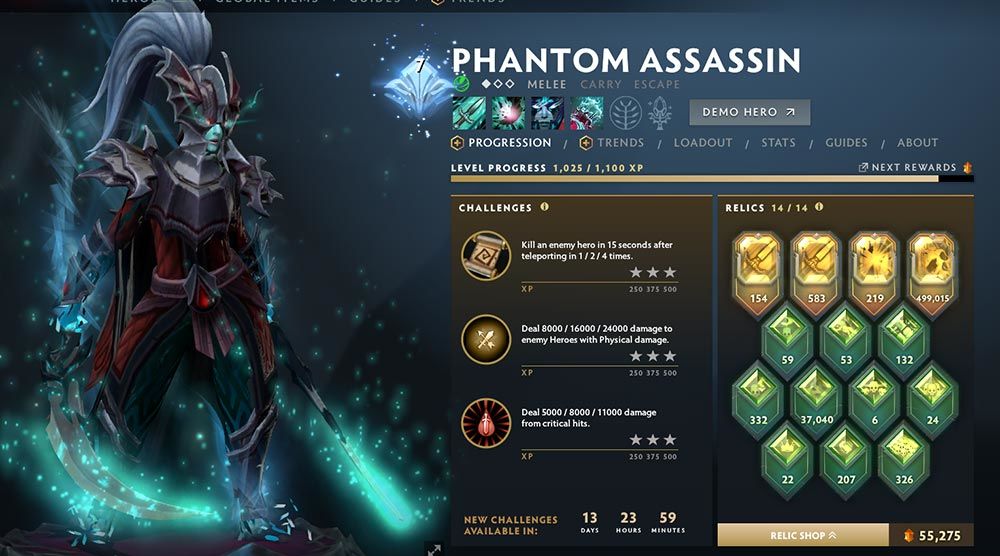This screenshot has height=556, width=1000.
Task: Select the gold relic showing 499,015
Action: tap(933, 263)
